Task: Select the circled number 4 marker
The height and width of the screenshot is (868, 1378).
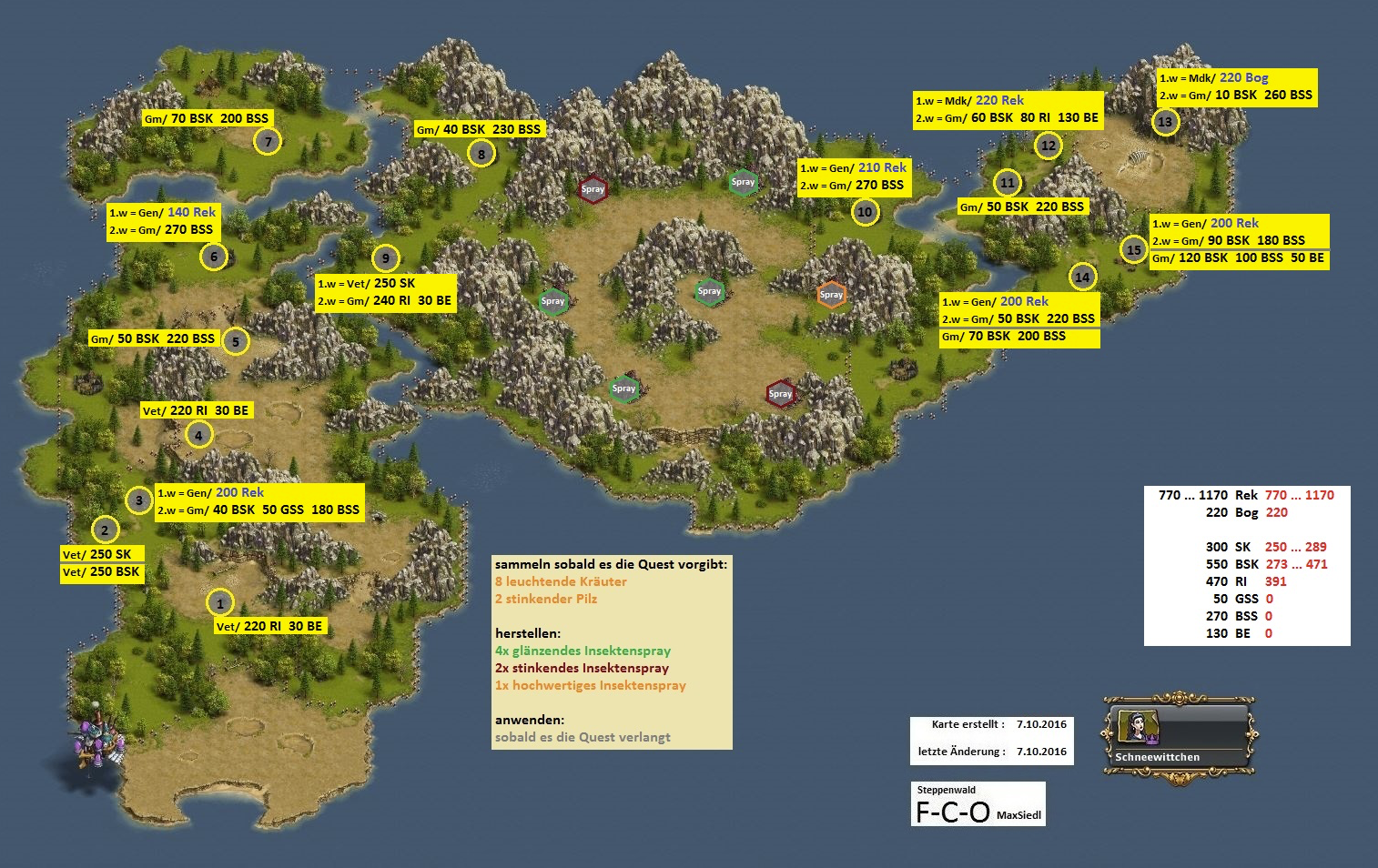Action: (x=198, y=435)
